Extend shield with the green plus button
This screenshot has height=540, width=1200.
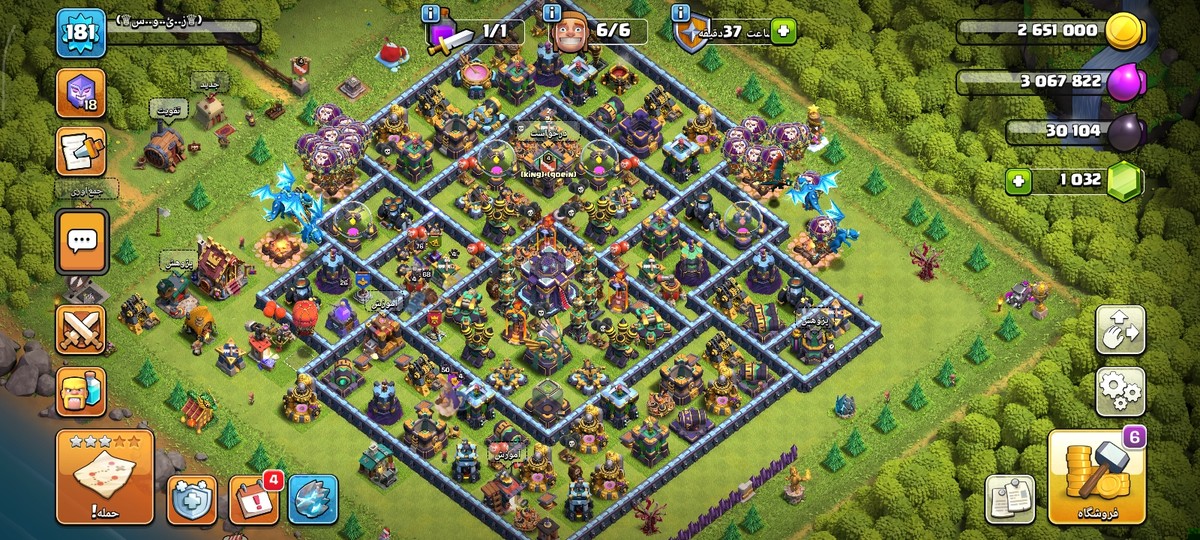coord(781,32)
